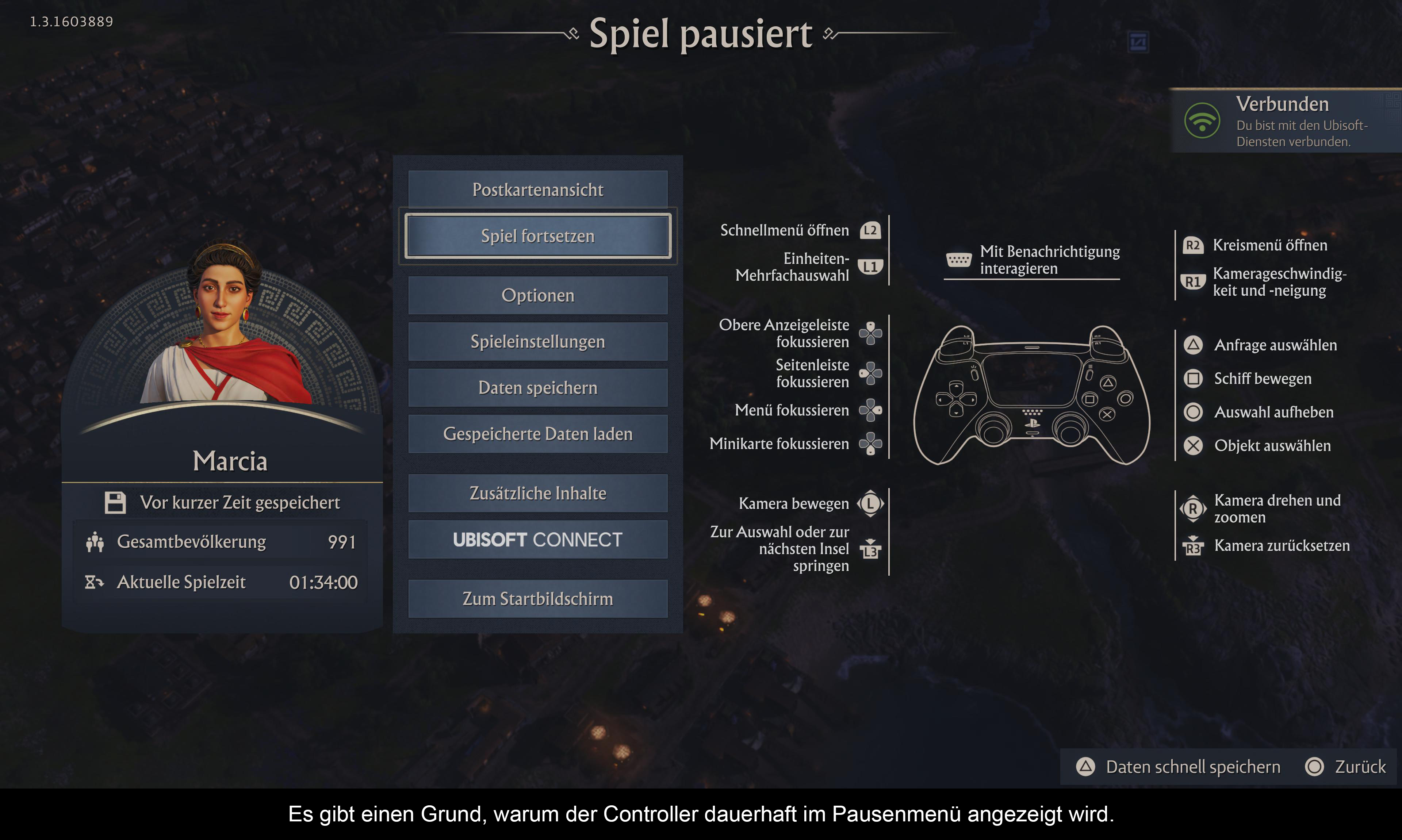
Task: Open the Optionen menu
Action: tap(538, 295)
